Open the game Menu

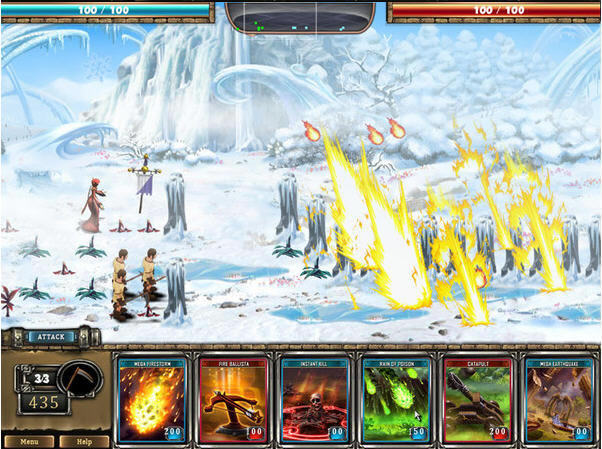(x=28, y=441)
